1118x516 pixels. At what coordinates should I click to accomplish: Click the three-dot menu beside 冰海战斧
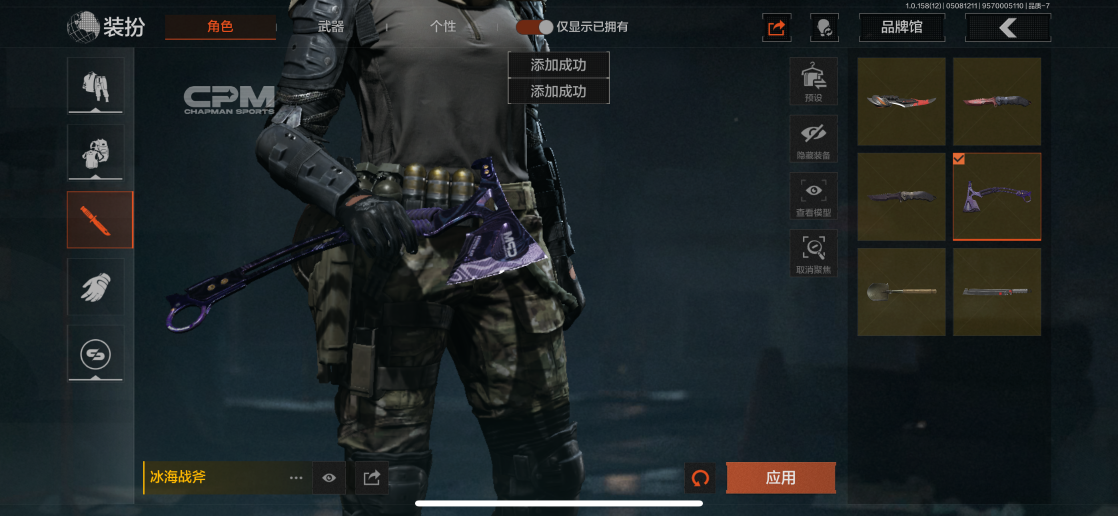(x=296, y=478)
